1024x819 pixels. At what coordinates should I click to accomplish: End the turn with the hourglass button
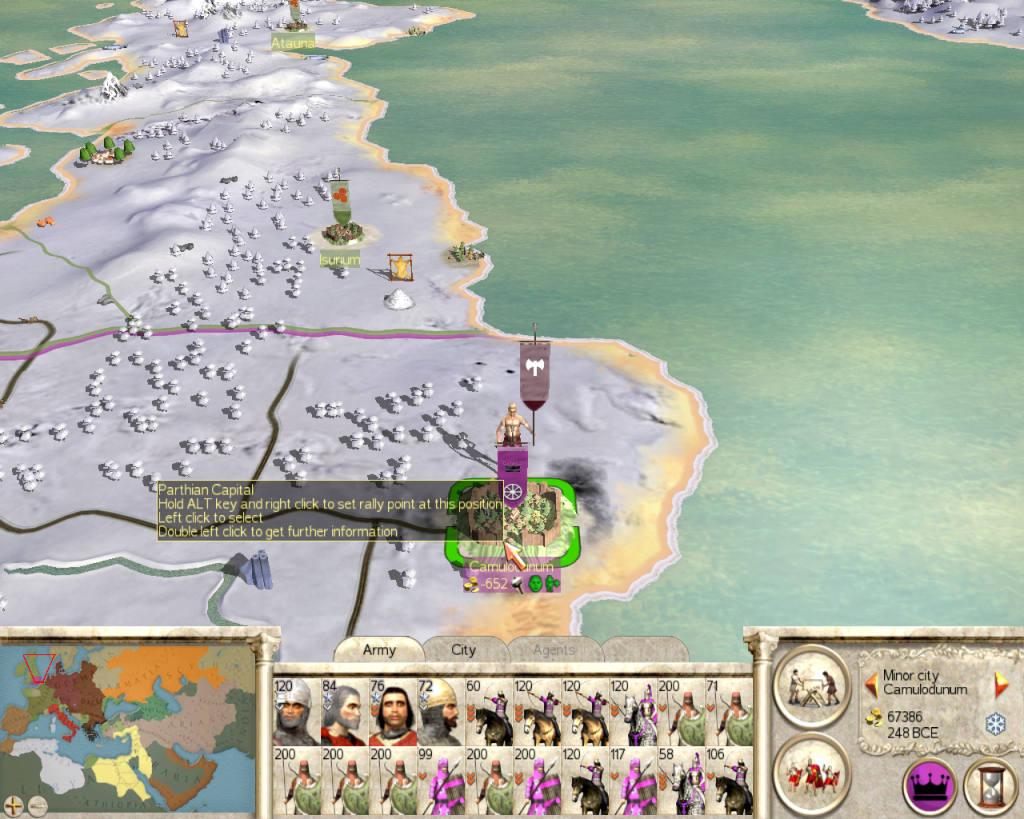[x=989, y=786]
